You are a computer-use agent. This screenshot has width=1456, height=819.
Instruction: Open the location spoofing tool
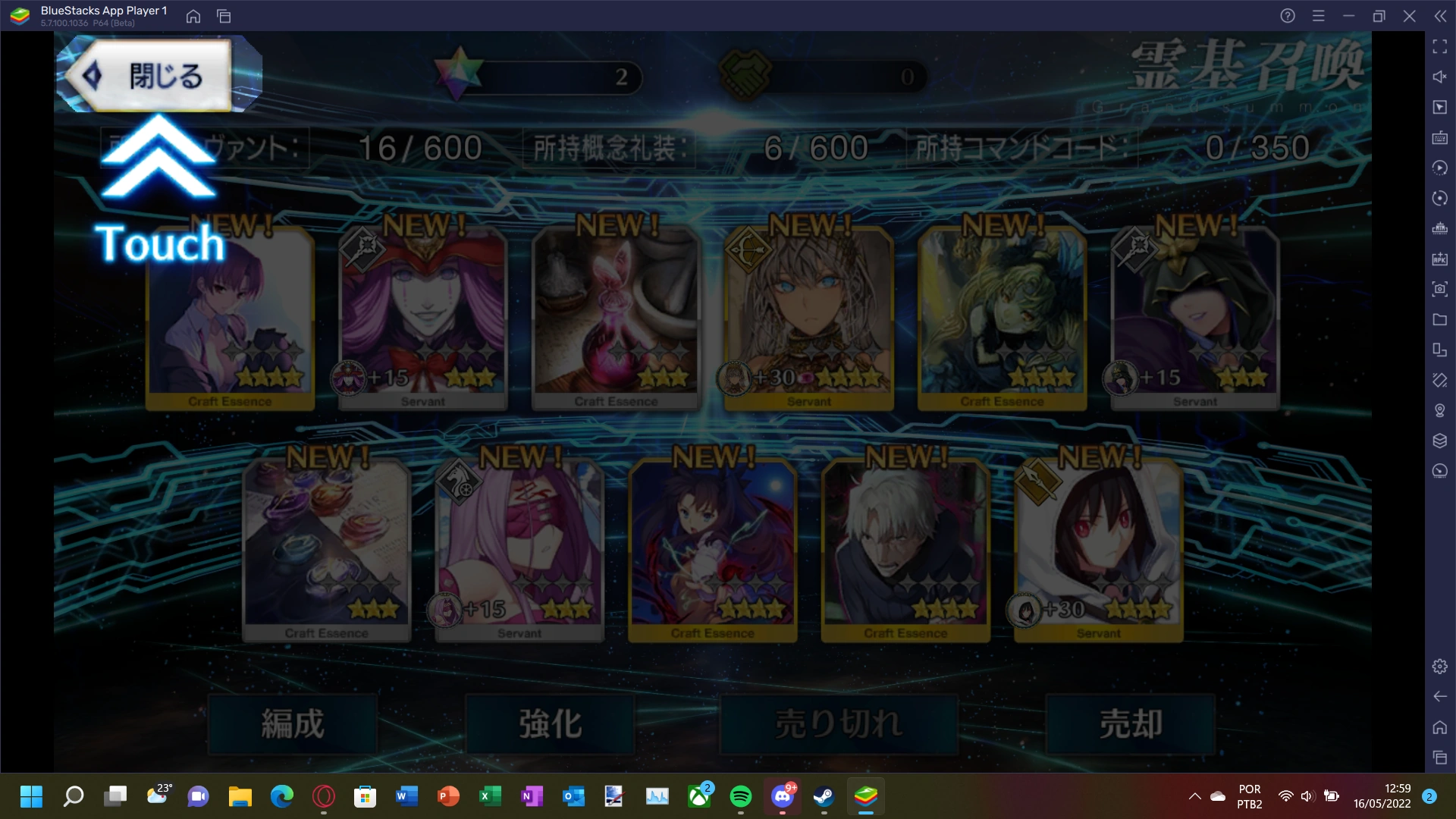tap(1440, 410)
